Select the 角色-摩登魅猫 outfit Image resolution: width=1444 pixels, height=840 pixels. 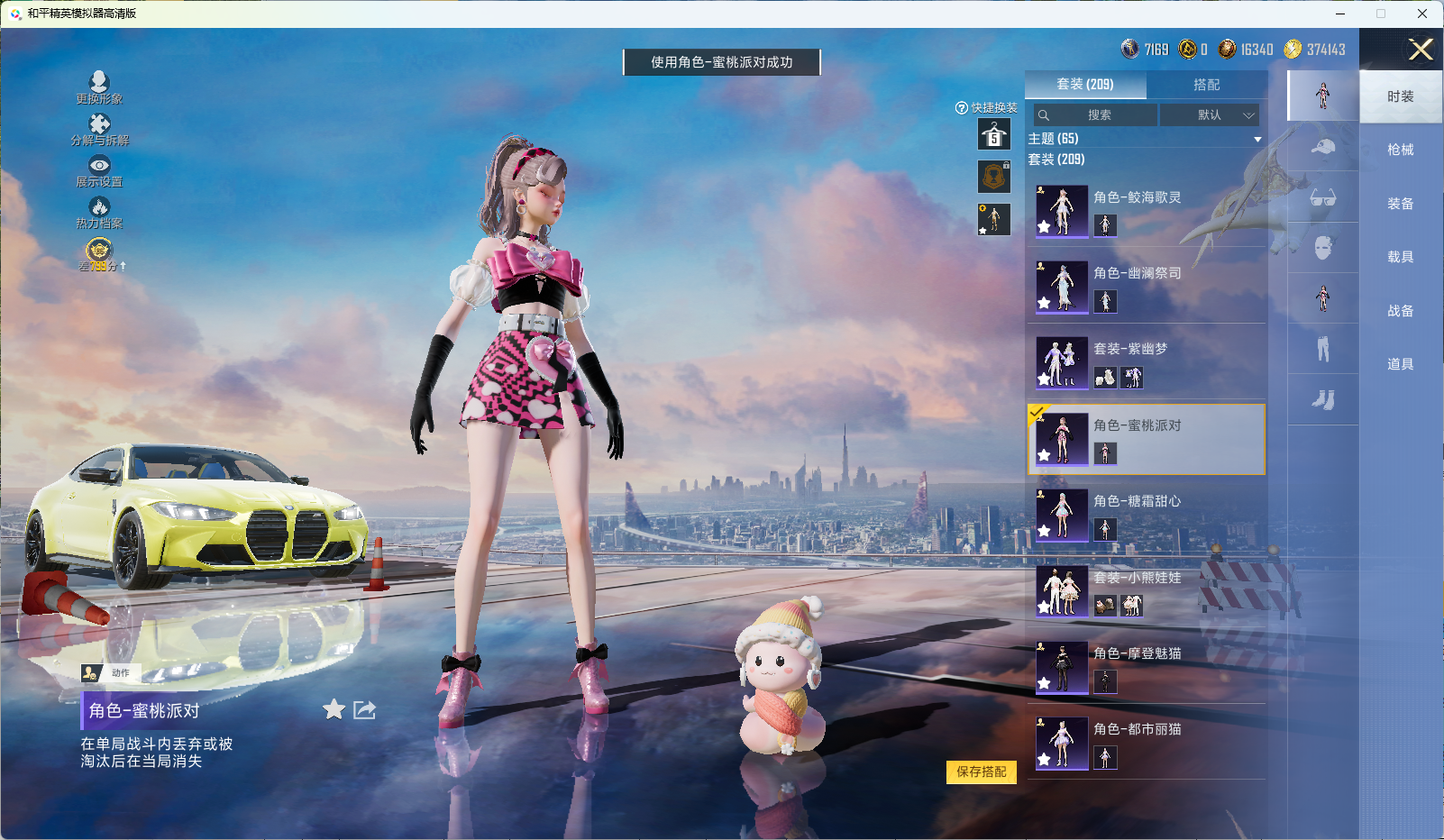pyautogui.click(x=1146, y=667)
